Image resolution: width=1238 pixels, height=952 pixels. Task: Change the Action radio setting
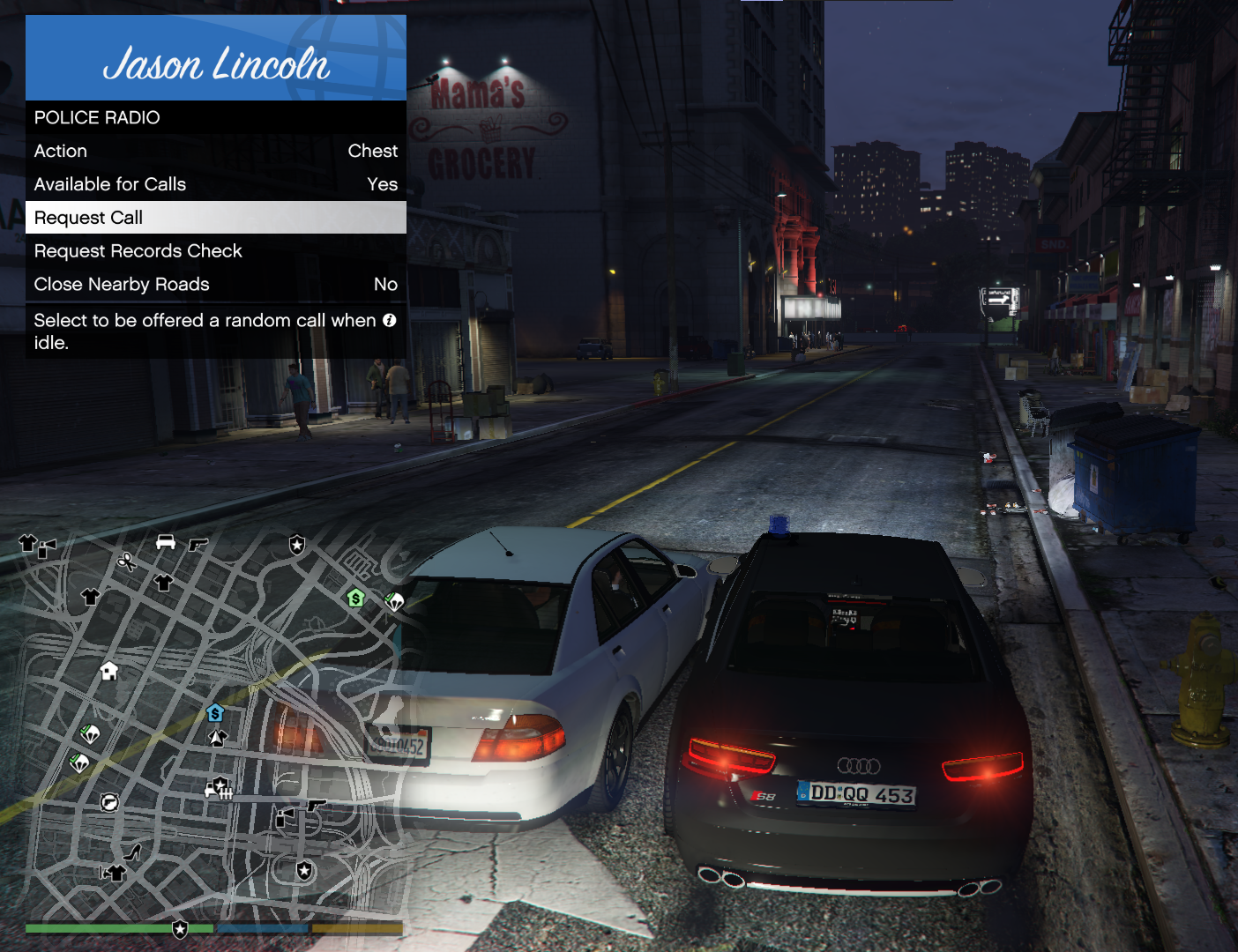point(215,151)
